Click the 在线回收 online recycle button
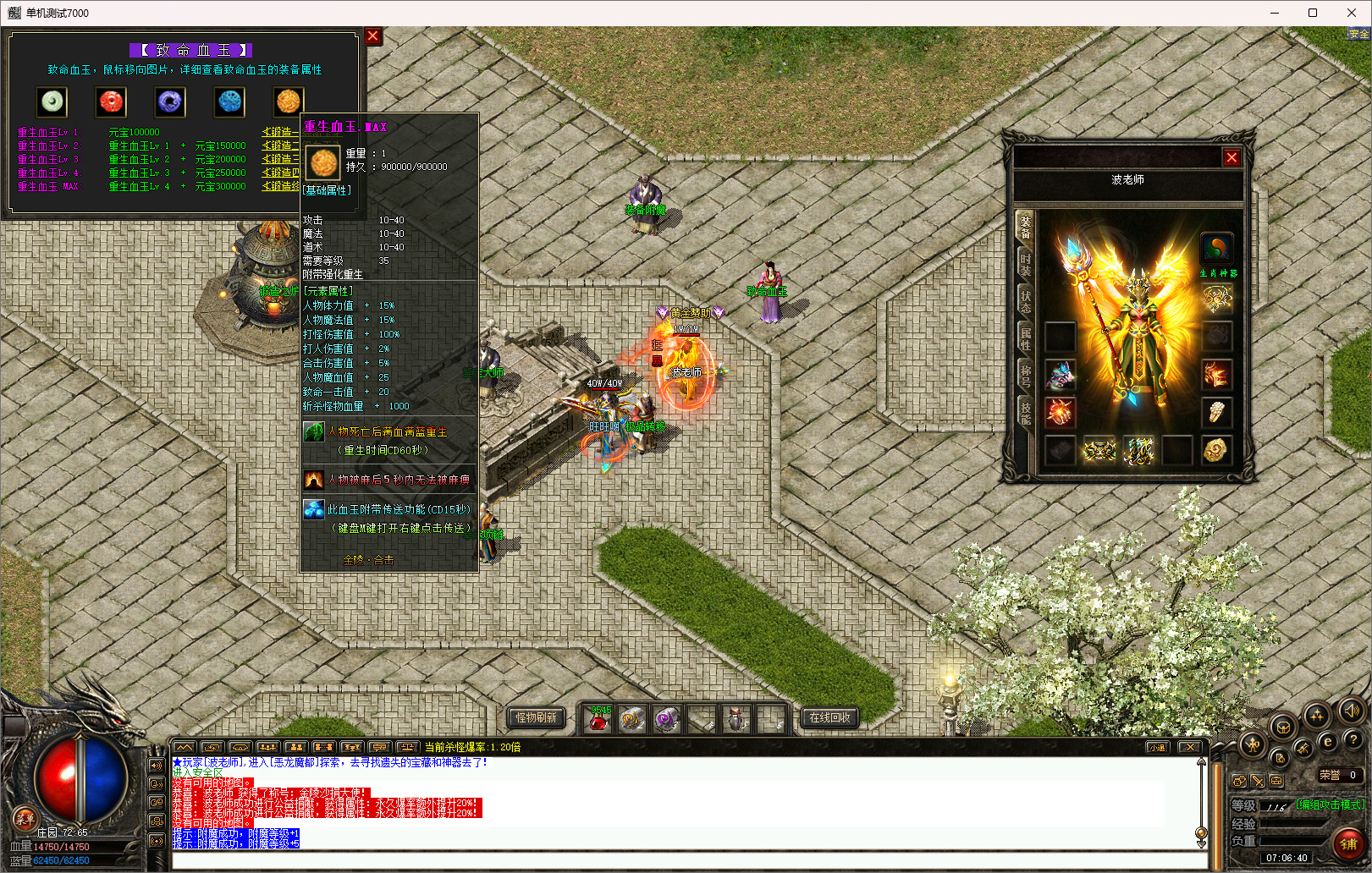Viewport: 1372px width, 873px height. click(x=829, y=717)
